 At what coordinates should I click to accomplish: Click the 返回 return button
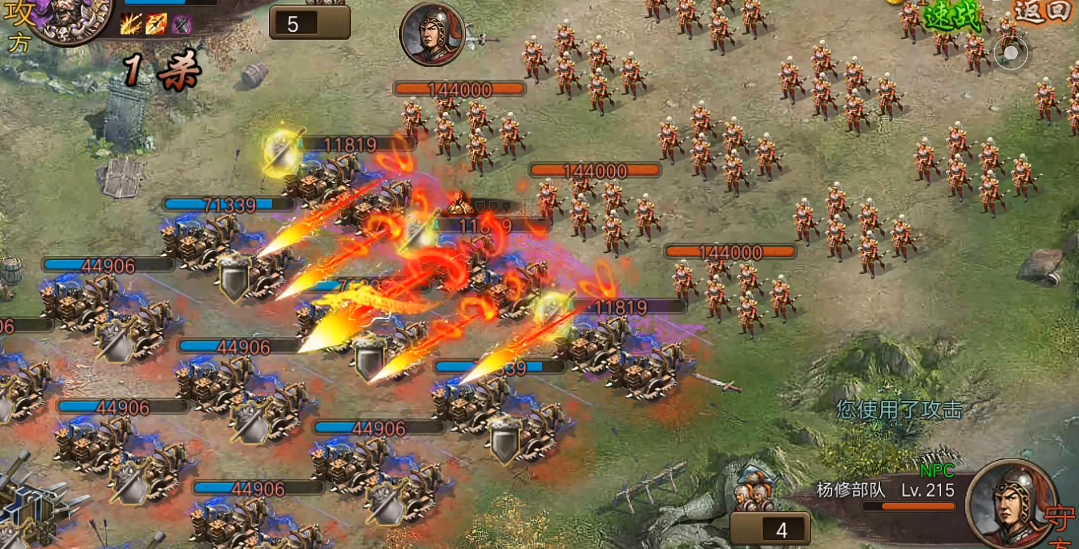coord(1041,12)
